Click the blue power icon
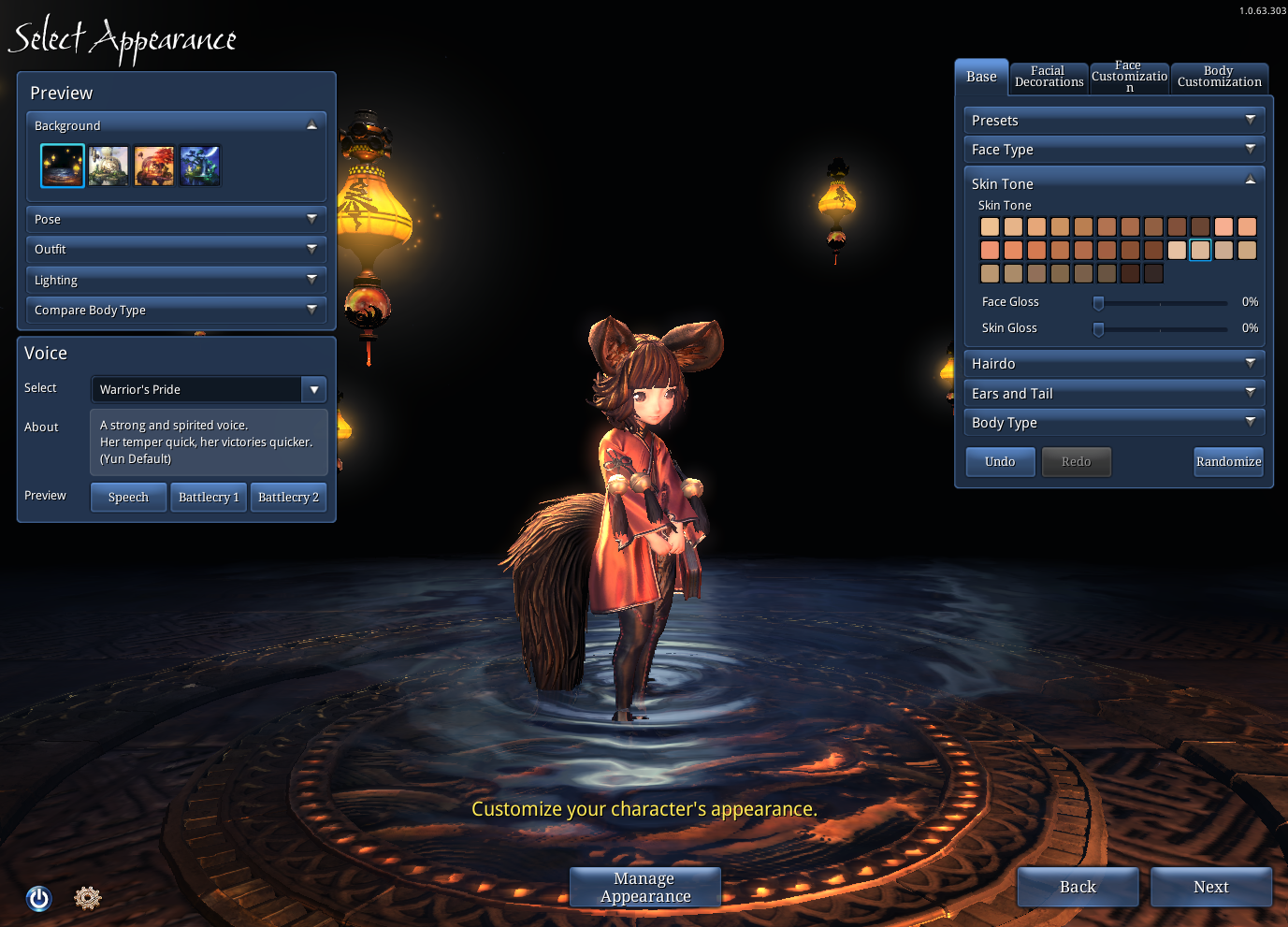Screen dimensions: 1288x927 (x=39, y=899)
